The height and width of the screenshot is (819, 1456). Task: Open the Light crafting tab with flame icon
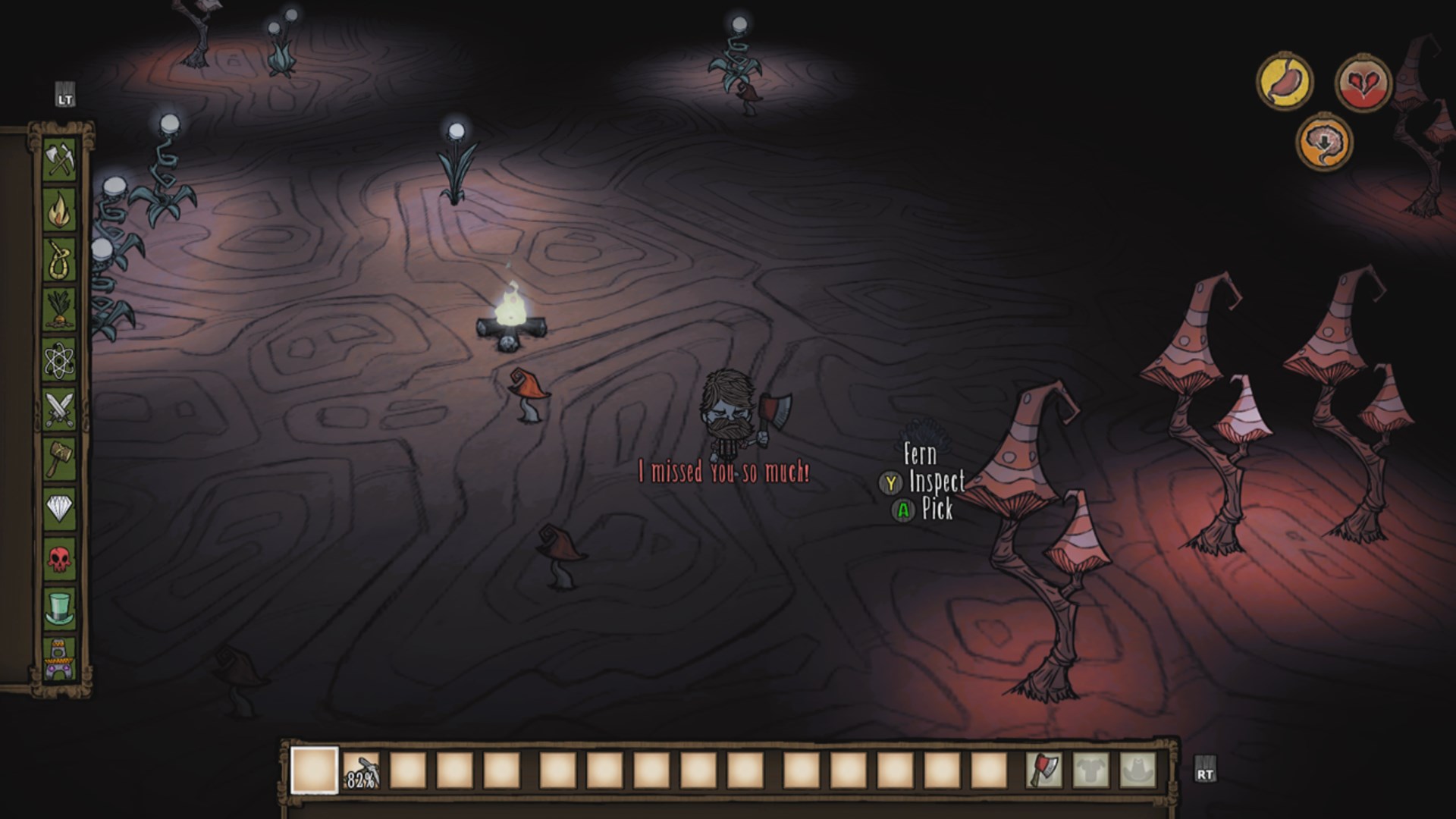click(60, 210)
